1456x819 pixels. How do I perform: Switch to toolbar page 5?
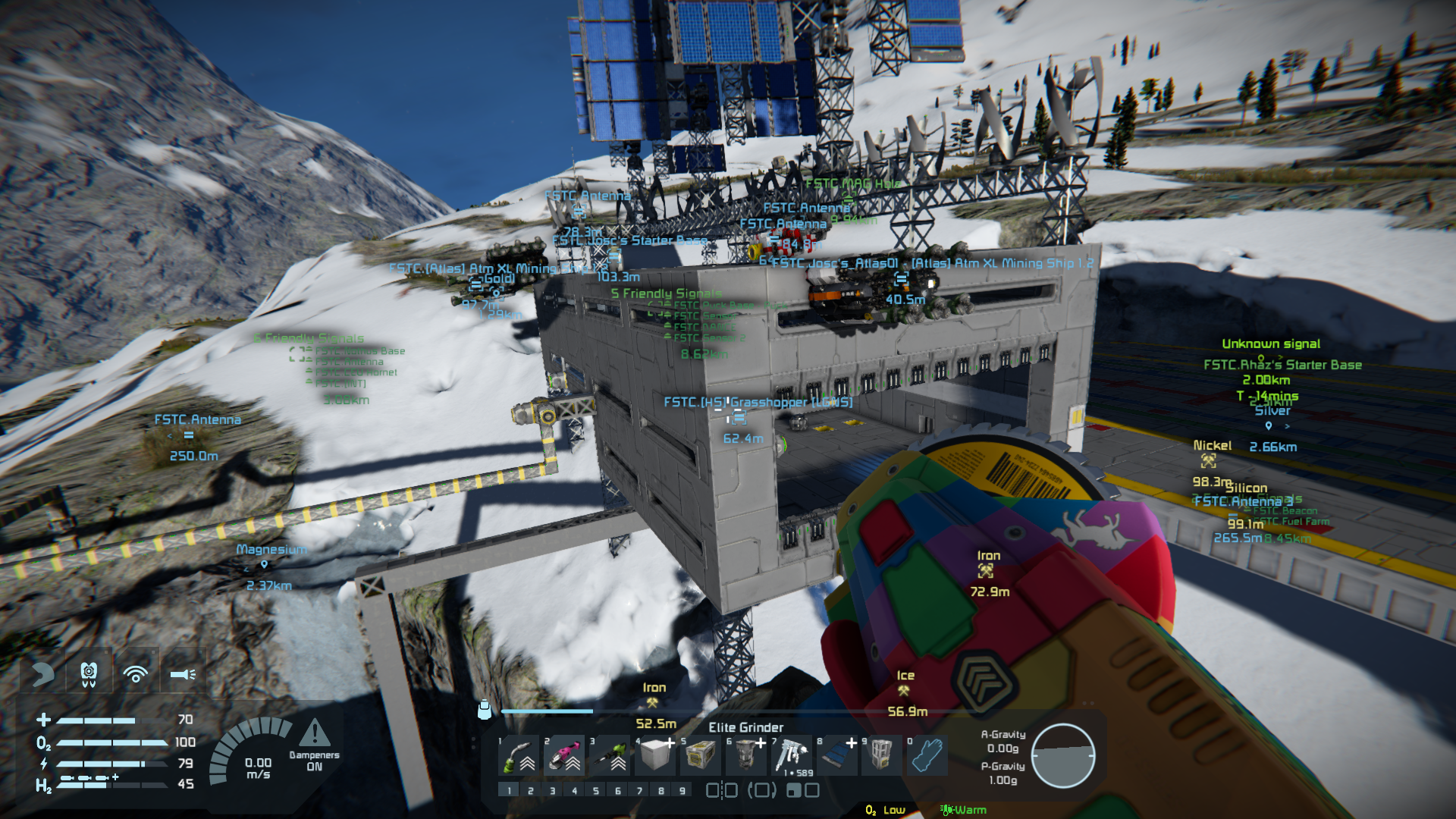(596, 791)
